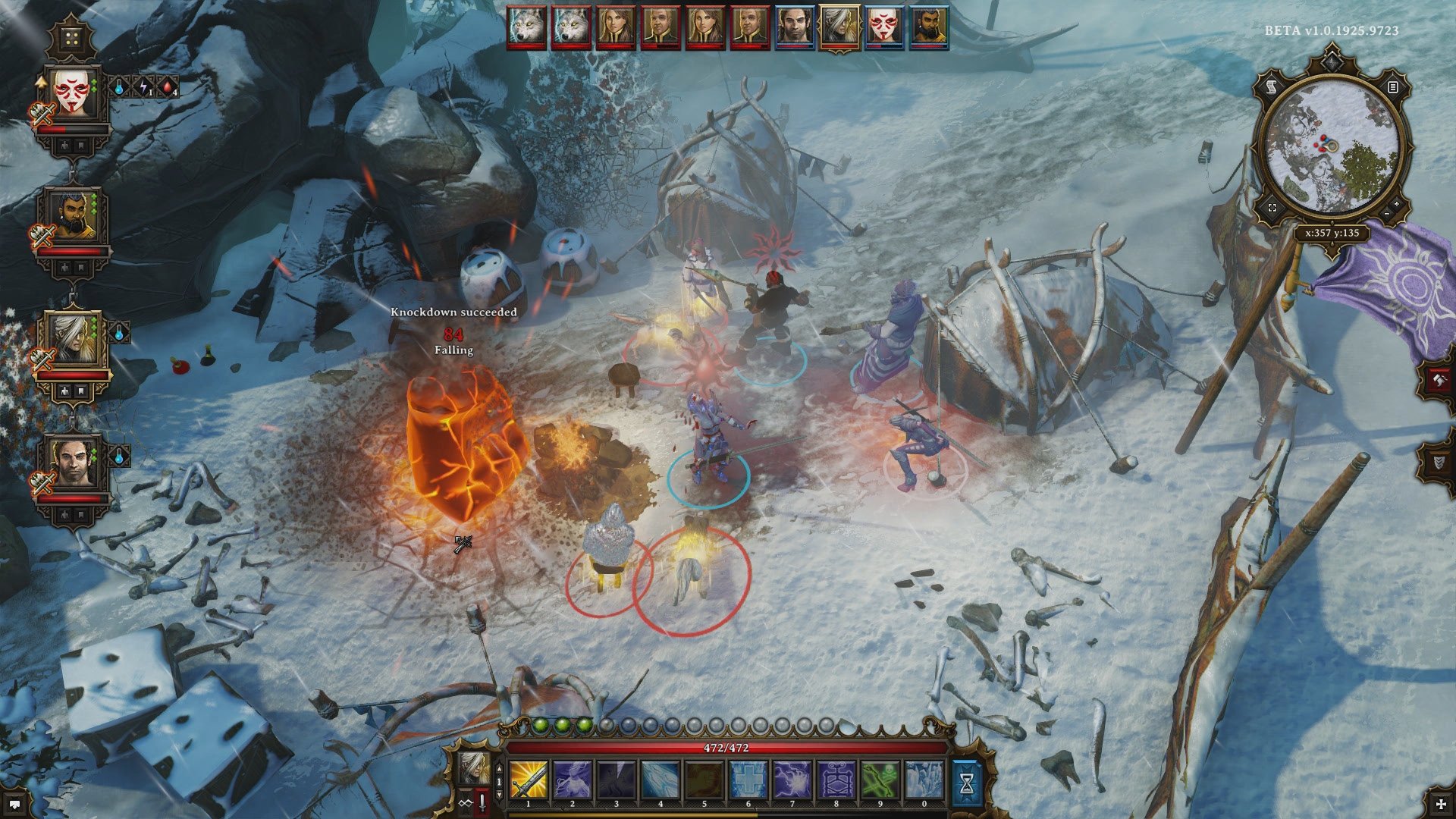This screenshot has height=819, width=1456.
Task: Choose the white-haired party member portrait
Action: [x=74, y=339]
